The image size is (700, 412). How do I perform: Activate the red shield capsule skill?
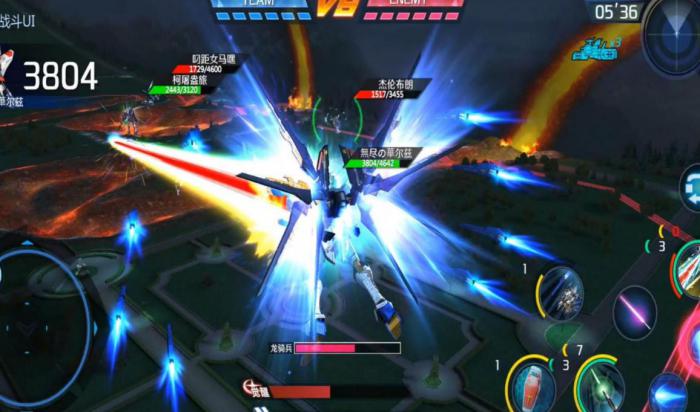point(532,387)
